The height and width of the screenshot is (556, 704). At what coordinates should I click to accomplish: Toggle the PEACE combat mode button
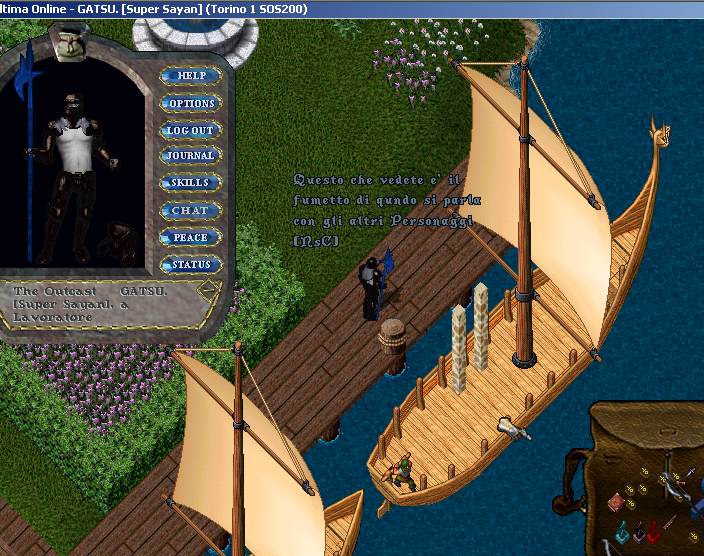pos(190,238)
